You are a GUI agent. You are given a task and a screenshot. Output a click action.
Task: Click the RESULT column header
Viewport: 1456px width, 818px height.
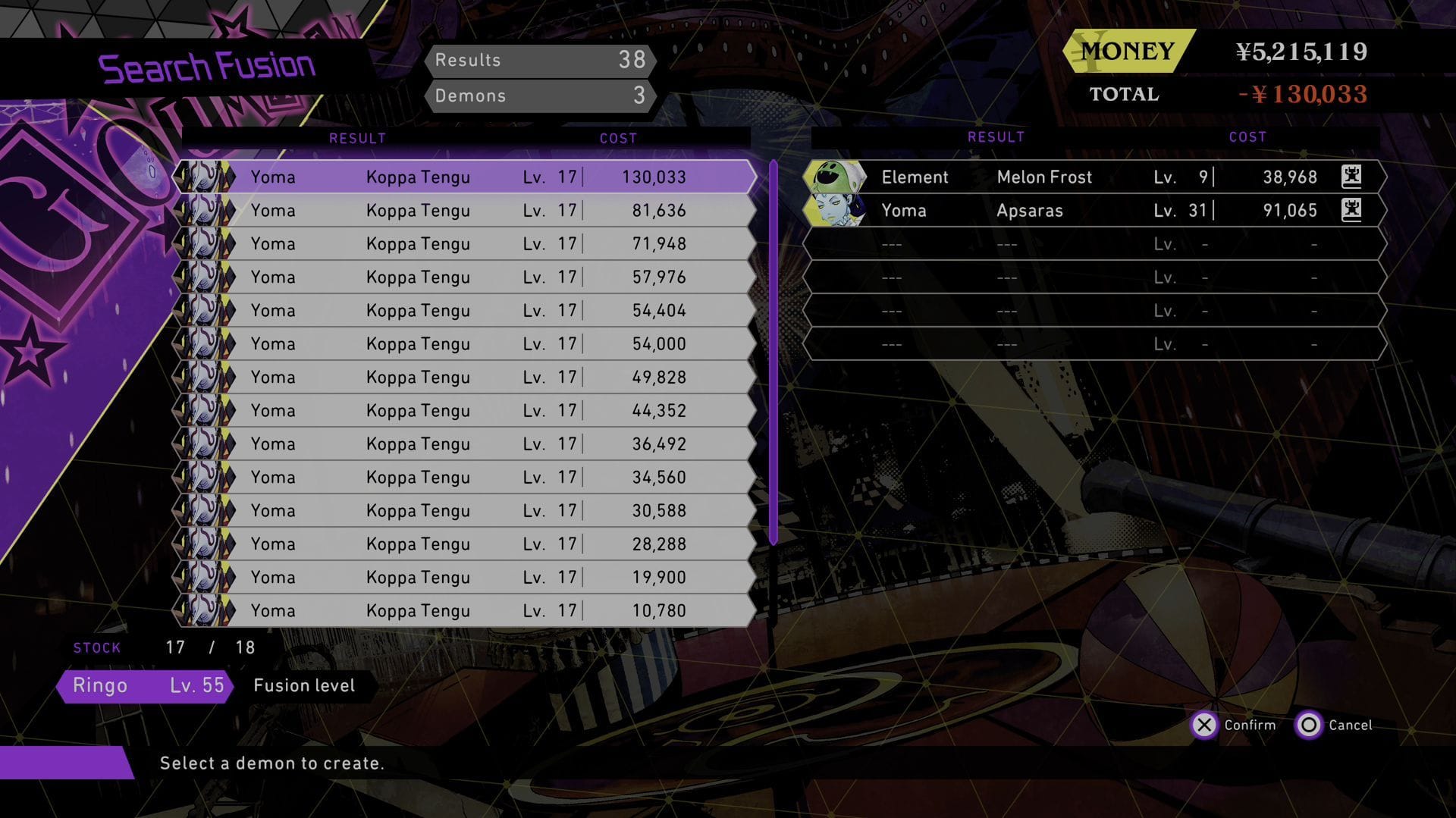pyautogui.click(x=357, y=138)
